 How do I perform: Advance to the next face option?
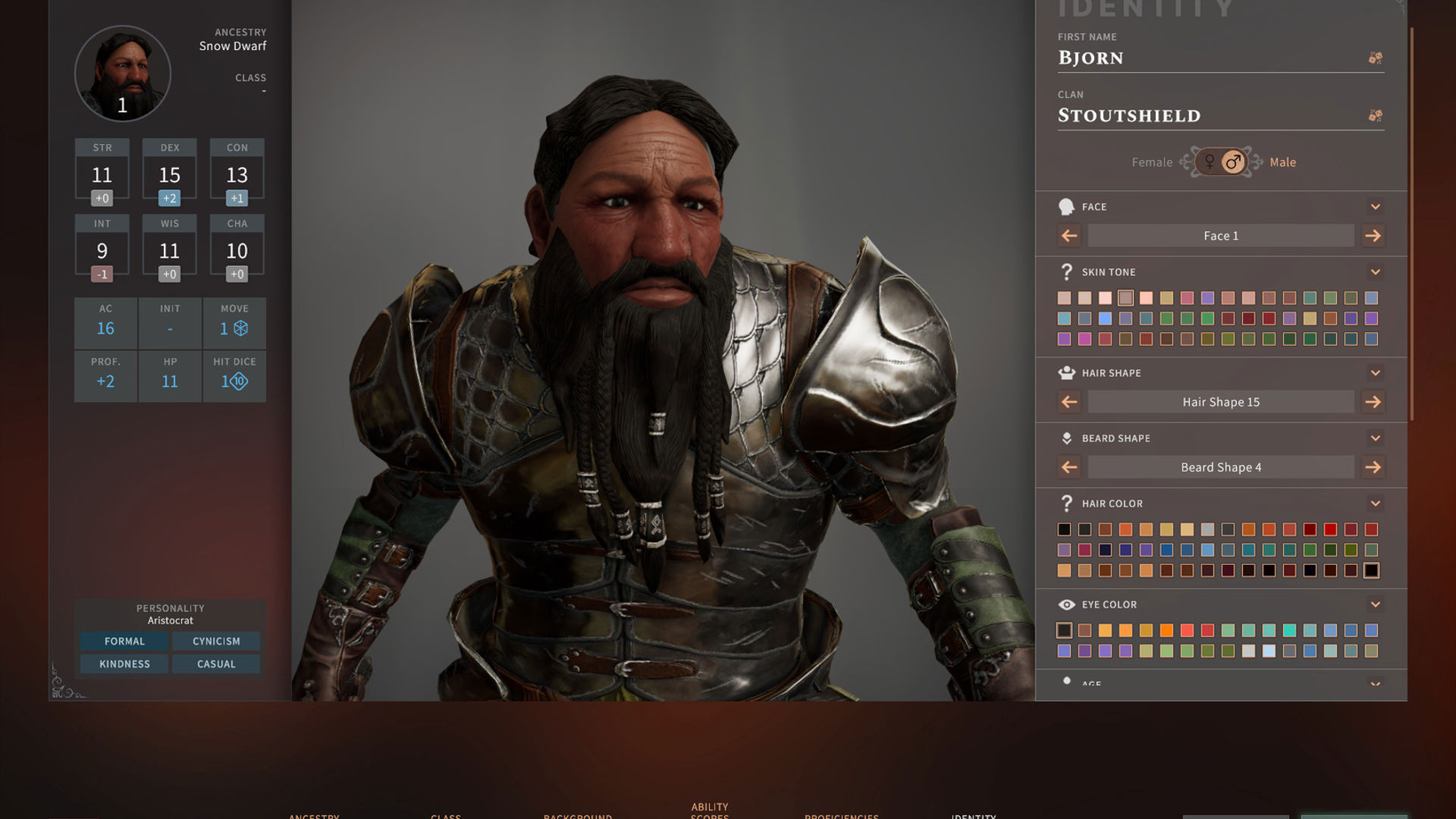pos(1373,236)
